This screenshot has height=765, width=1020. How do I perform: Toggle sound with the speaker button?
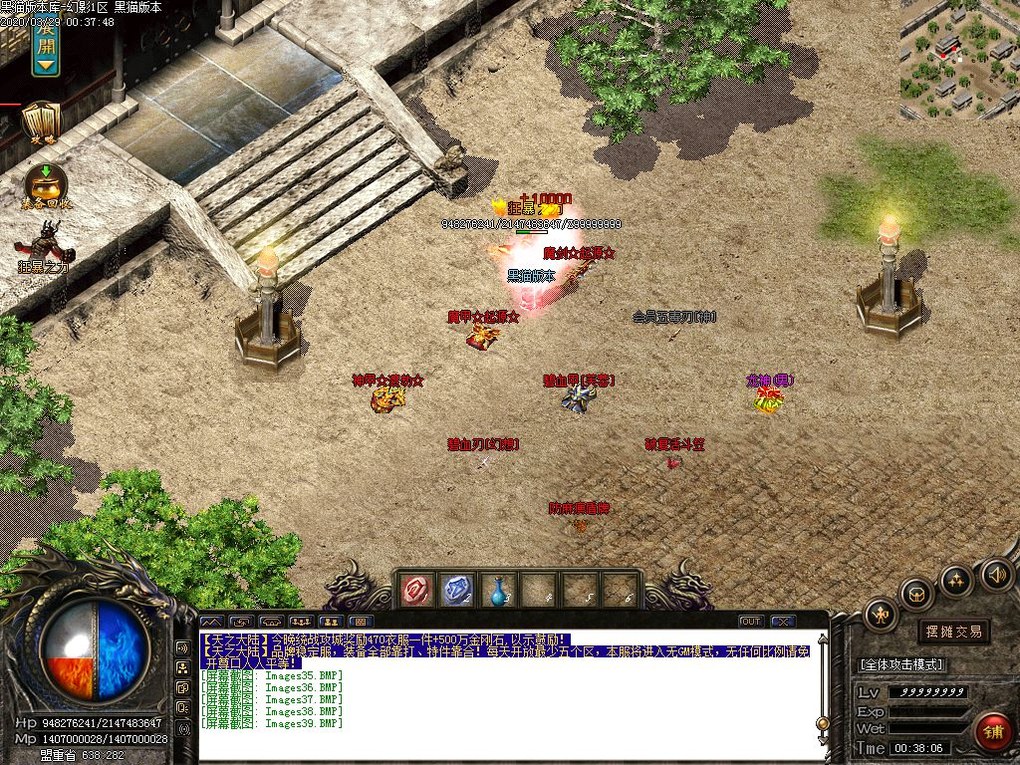[x=995, y=573]
